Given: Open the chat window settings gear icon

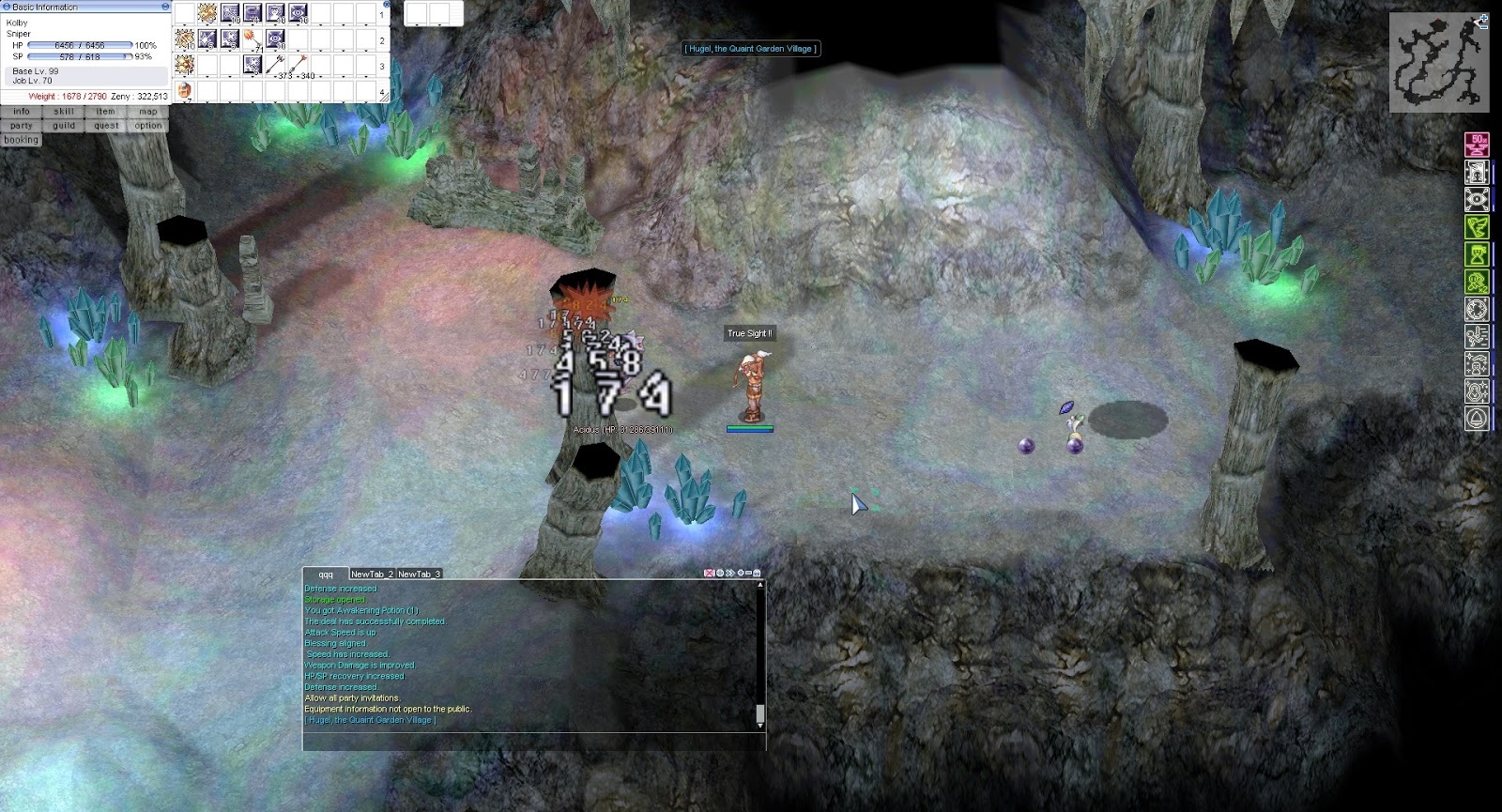Looking at the screenshot, I should (x=720, y=573).
